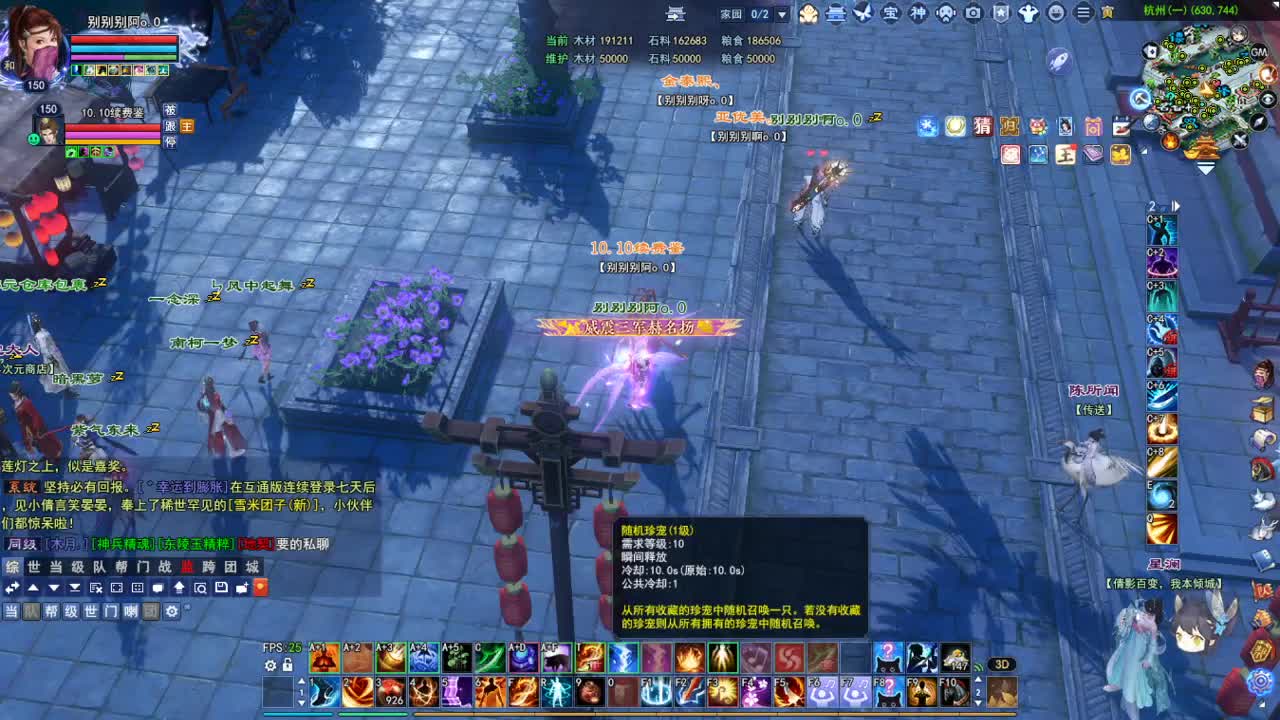Open the emoji expression icon on top bar
Screen dimensions: 1280x720
pyautogui.click(x=1058, y=13)
